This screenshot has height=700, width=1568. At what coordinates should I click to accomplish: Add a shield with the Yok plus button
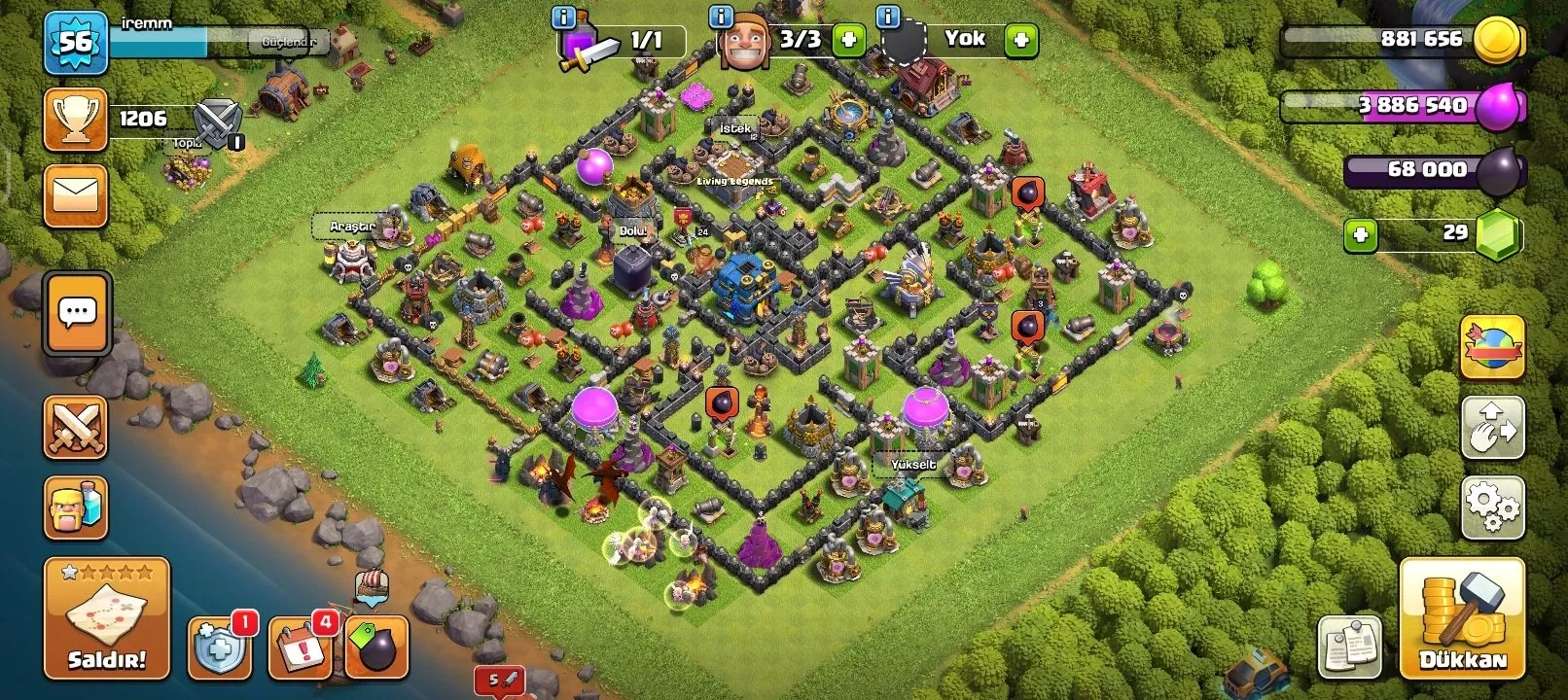pyautogui.click(x=1020, y=40)
